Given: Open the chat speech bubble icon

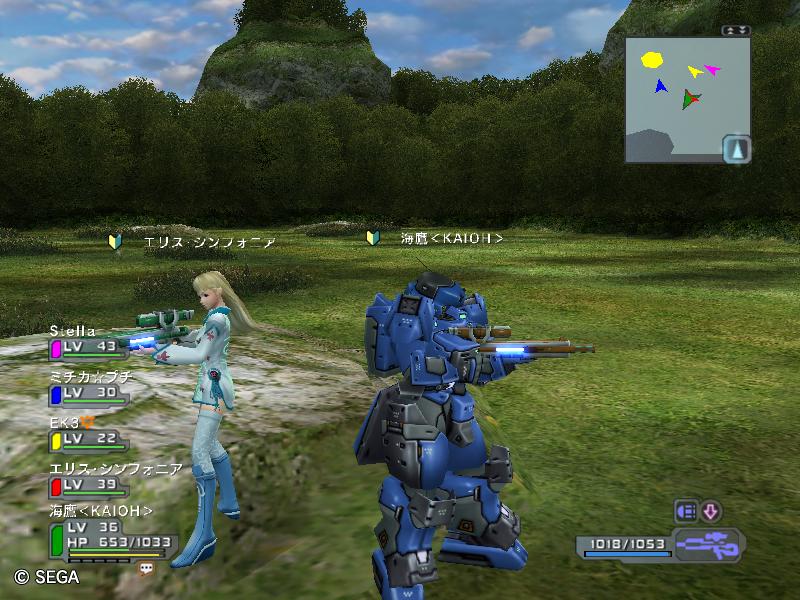Looking at the screenshot, I should (x=146, y=567).
